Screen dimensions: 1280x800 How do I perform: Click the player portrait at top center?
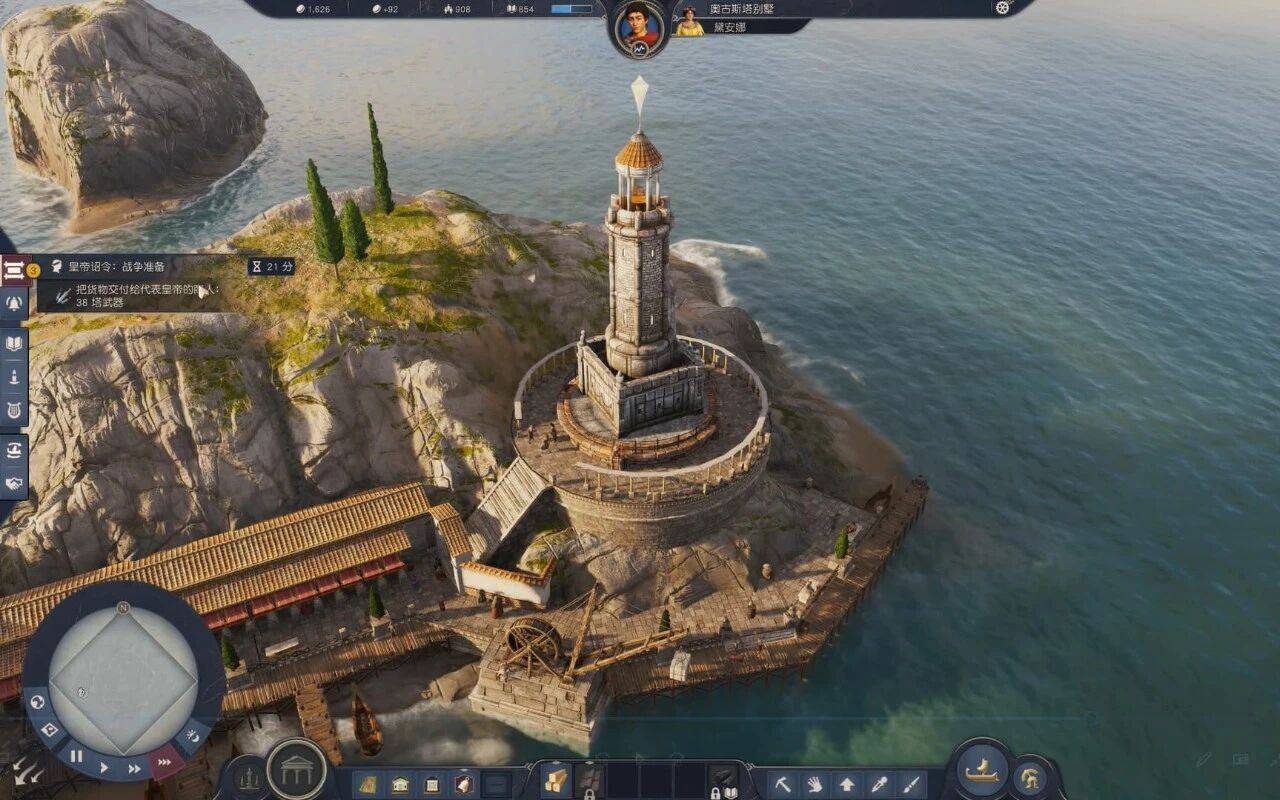(x=639, y=27)
